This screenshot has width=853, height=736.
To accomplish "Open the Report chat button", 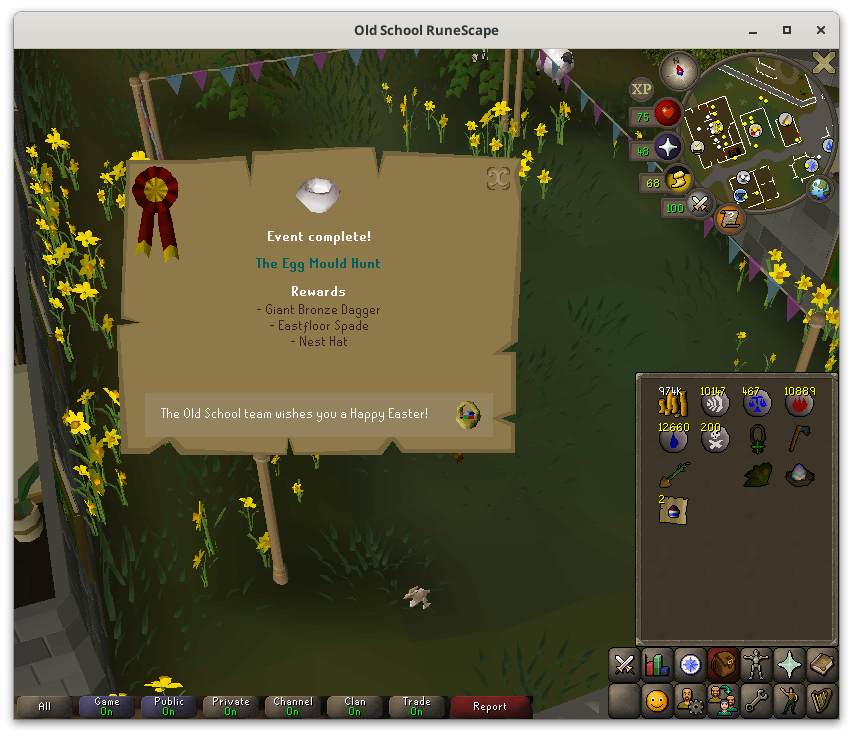I will click(x=490, y=707).
